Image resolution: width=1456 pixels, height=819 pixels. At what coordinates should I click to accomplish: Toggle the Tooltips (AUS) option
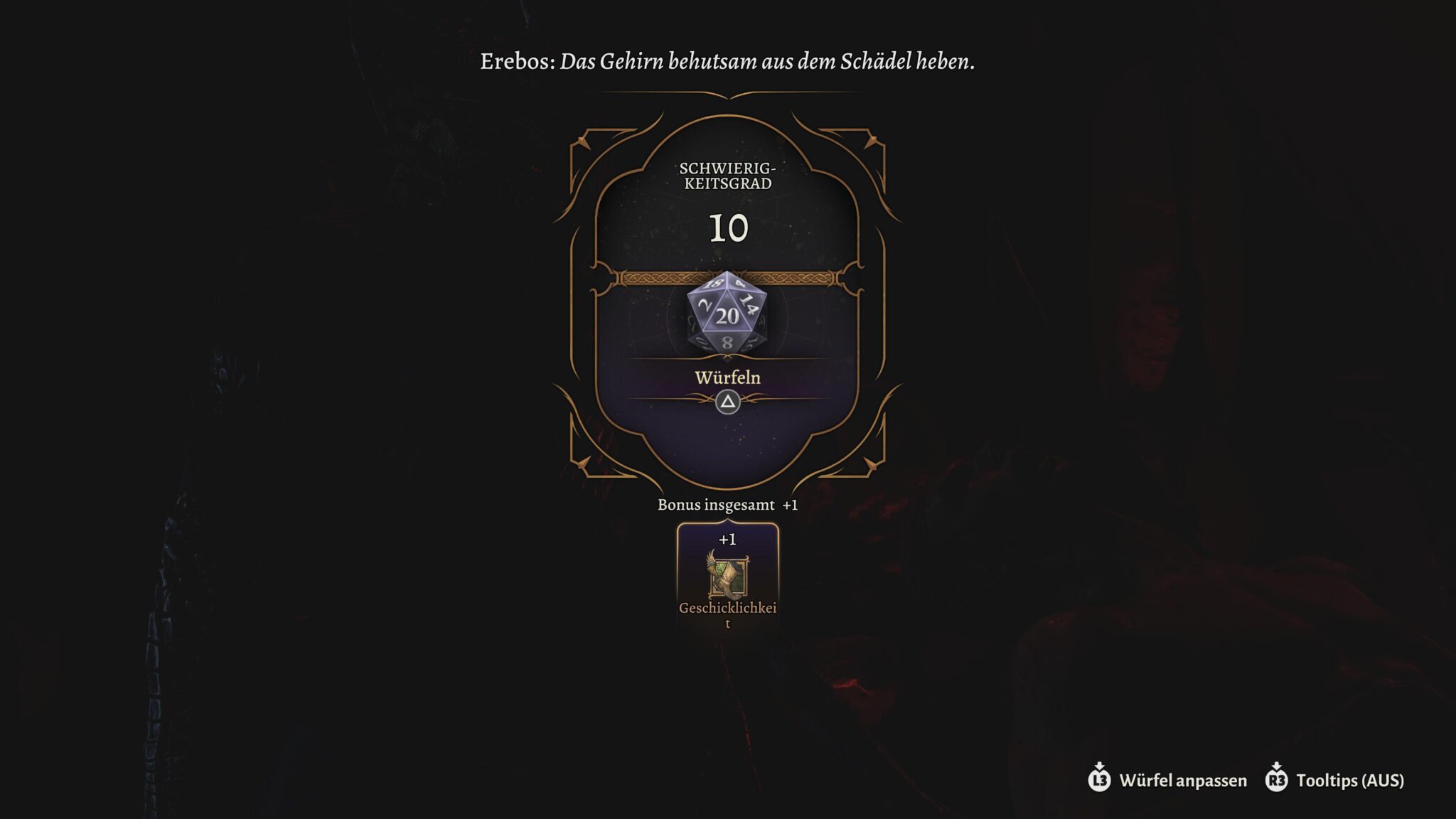pyautogui.click(x=1335, y=780)
